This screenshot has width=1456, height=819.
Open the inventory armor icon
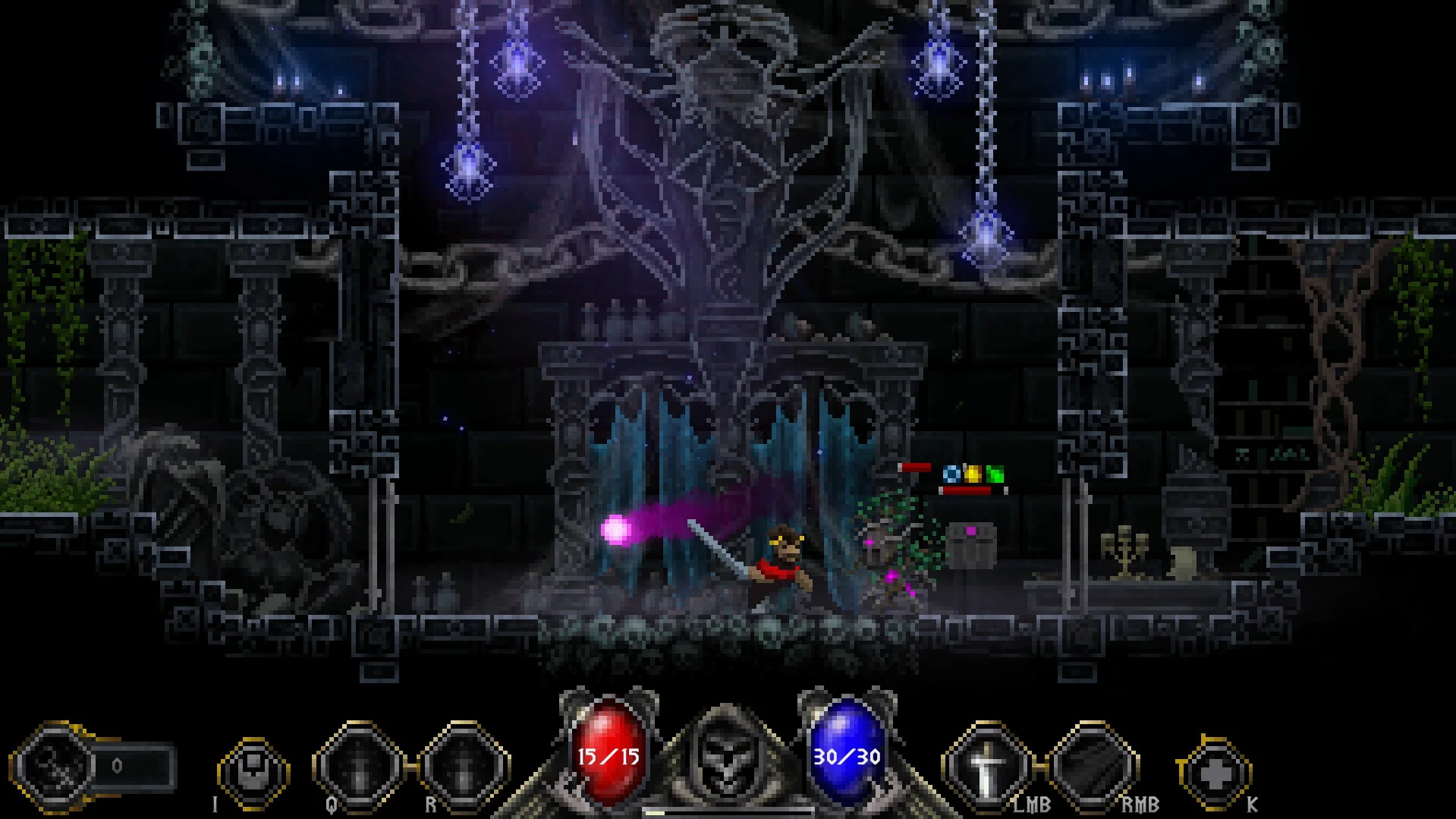click(253, 770)
